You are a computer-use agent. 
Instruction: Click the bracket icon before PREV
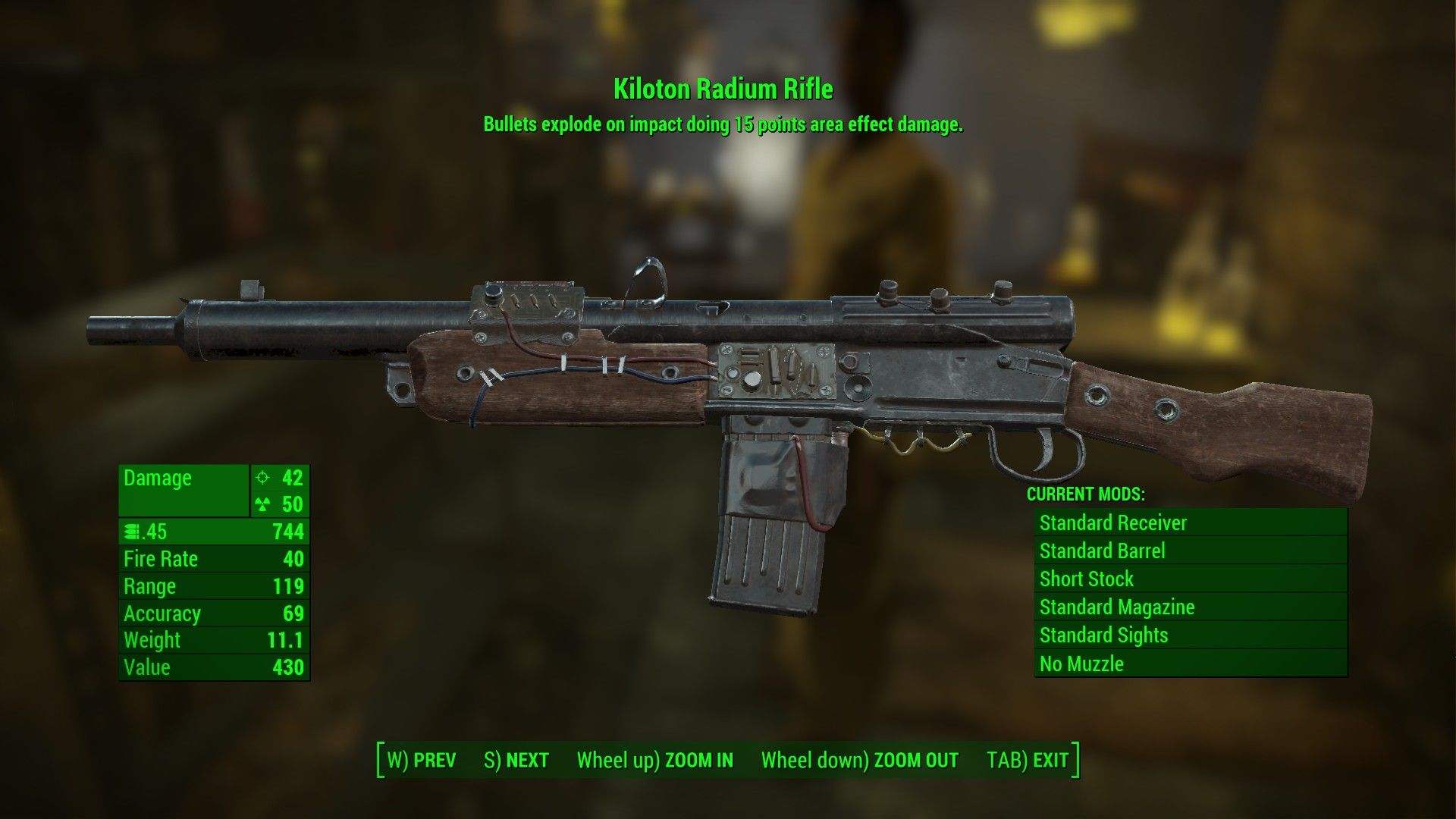tap(381, 759)
